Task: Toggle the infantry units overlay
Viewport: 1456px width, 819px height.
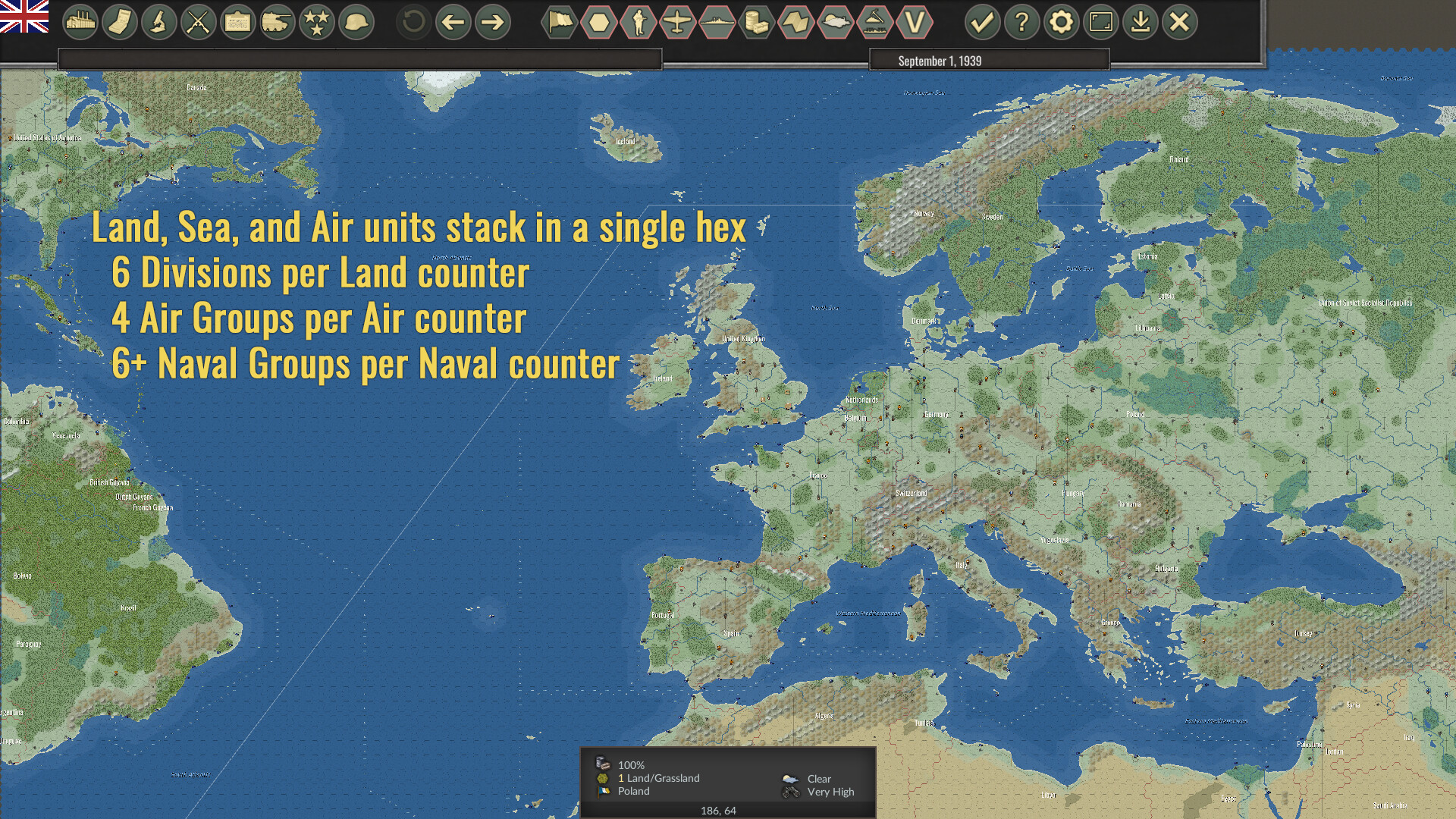Action: 639,23
